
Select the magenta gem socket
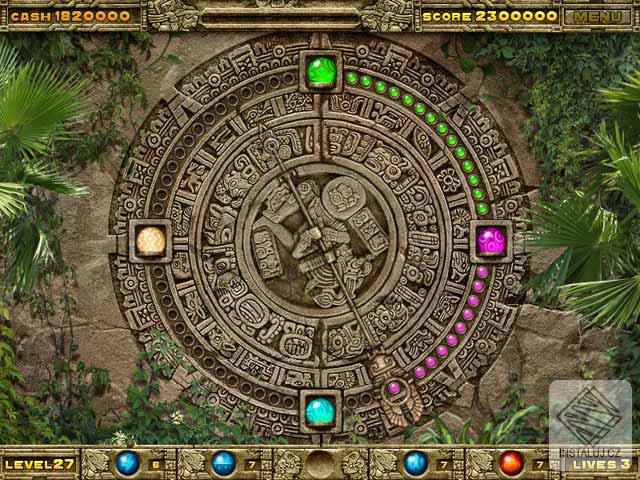point(490,241)
